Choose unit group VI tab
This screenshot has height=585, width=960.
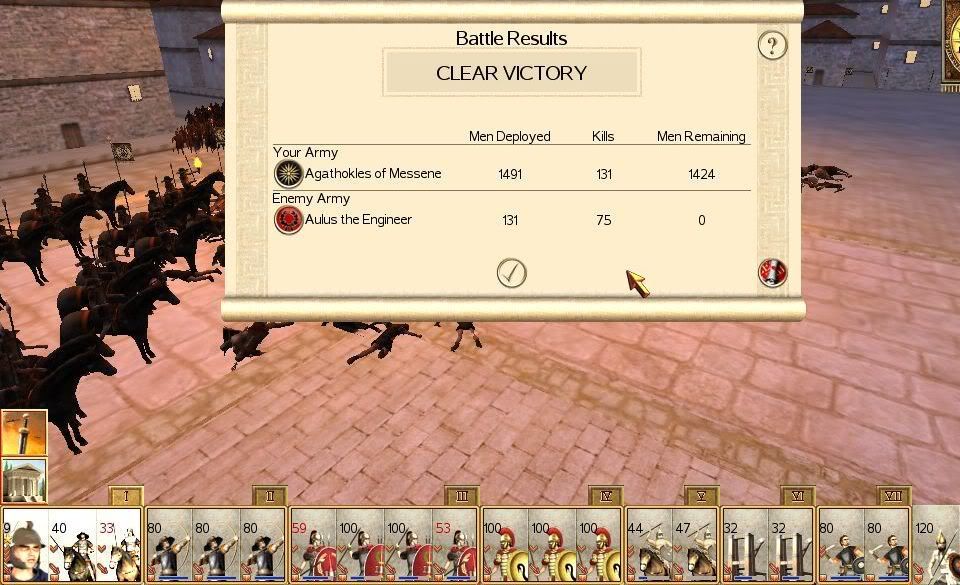[798, 496]
